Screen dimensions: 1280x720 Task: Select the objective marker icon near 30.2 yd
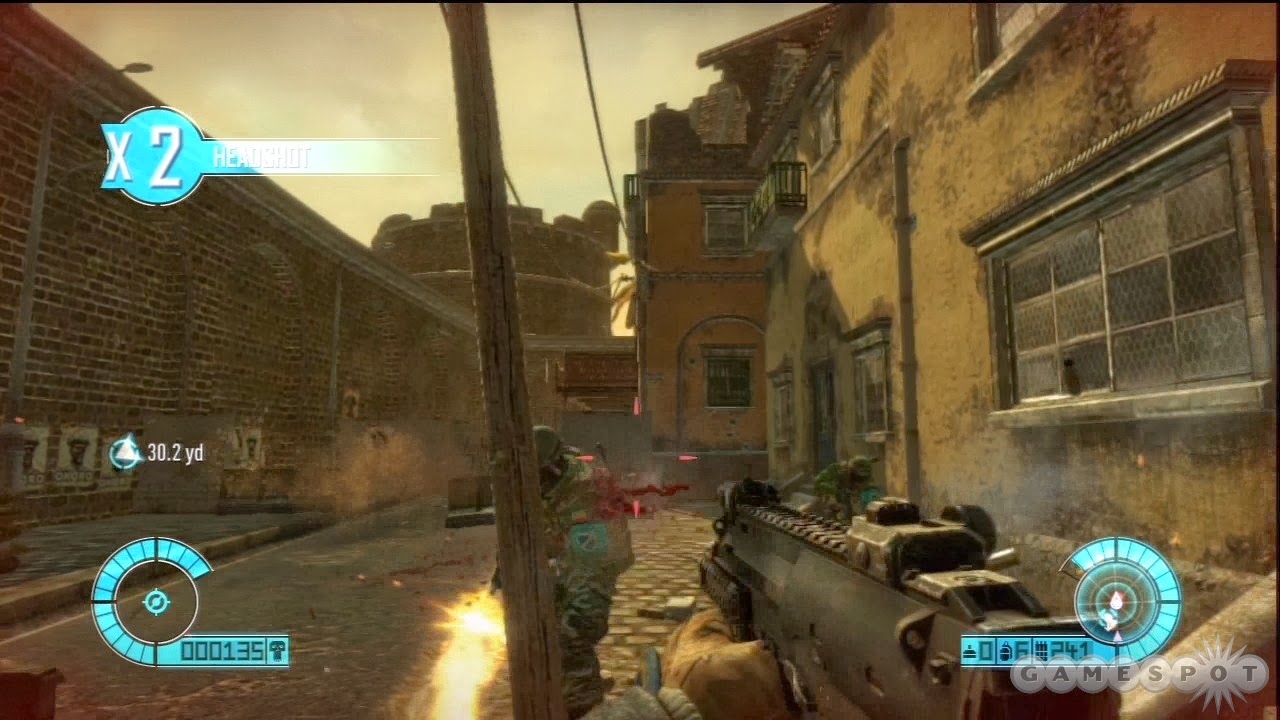[126, 449]
